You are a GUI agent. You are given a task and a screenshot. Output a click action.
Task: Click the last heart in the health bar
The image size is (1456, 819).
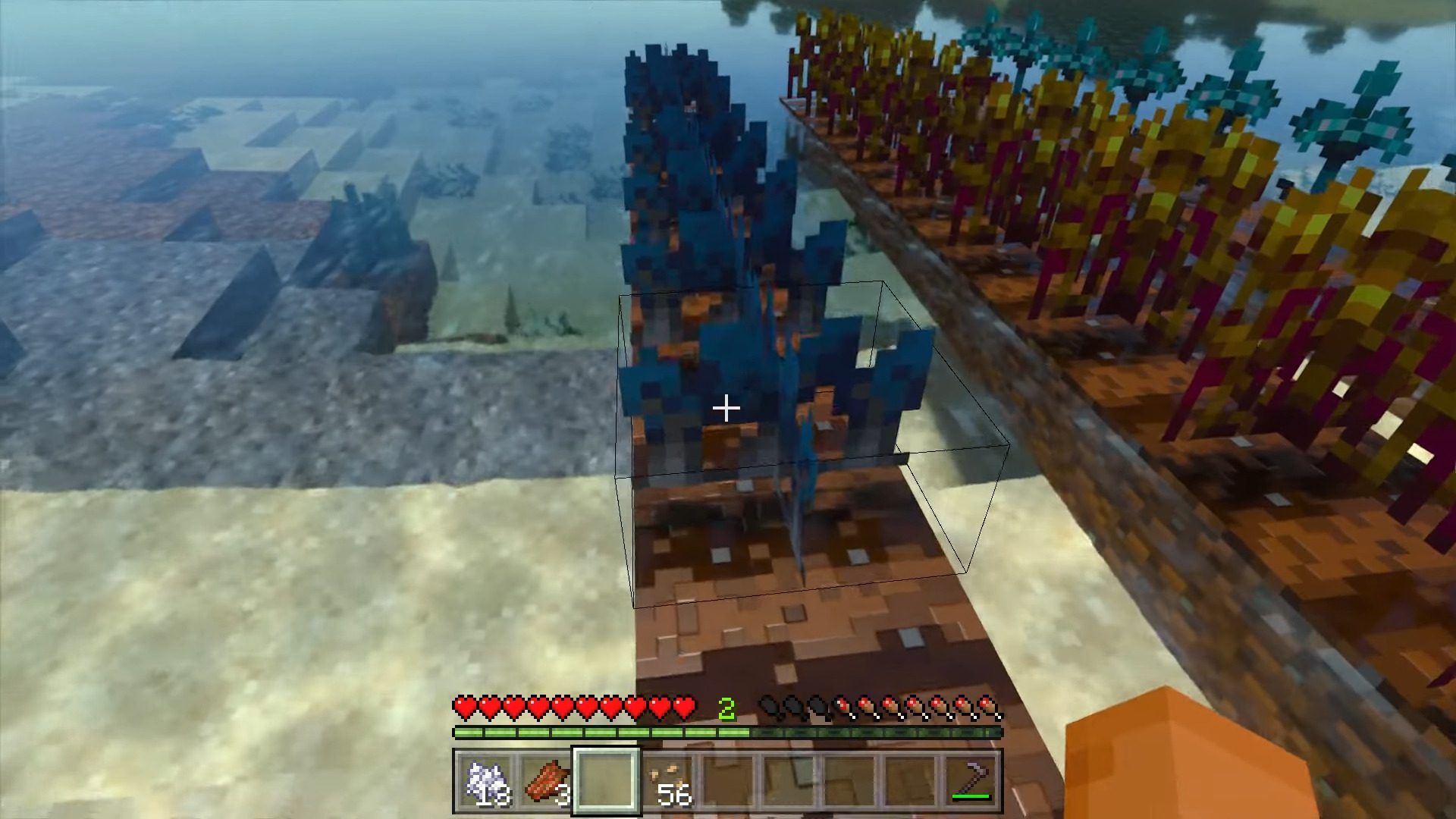pyautogui.click(x=686, y=705)
